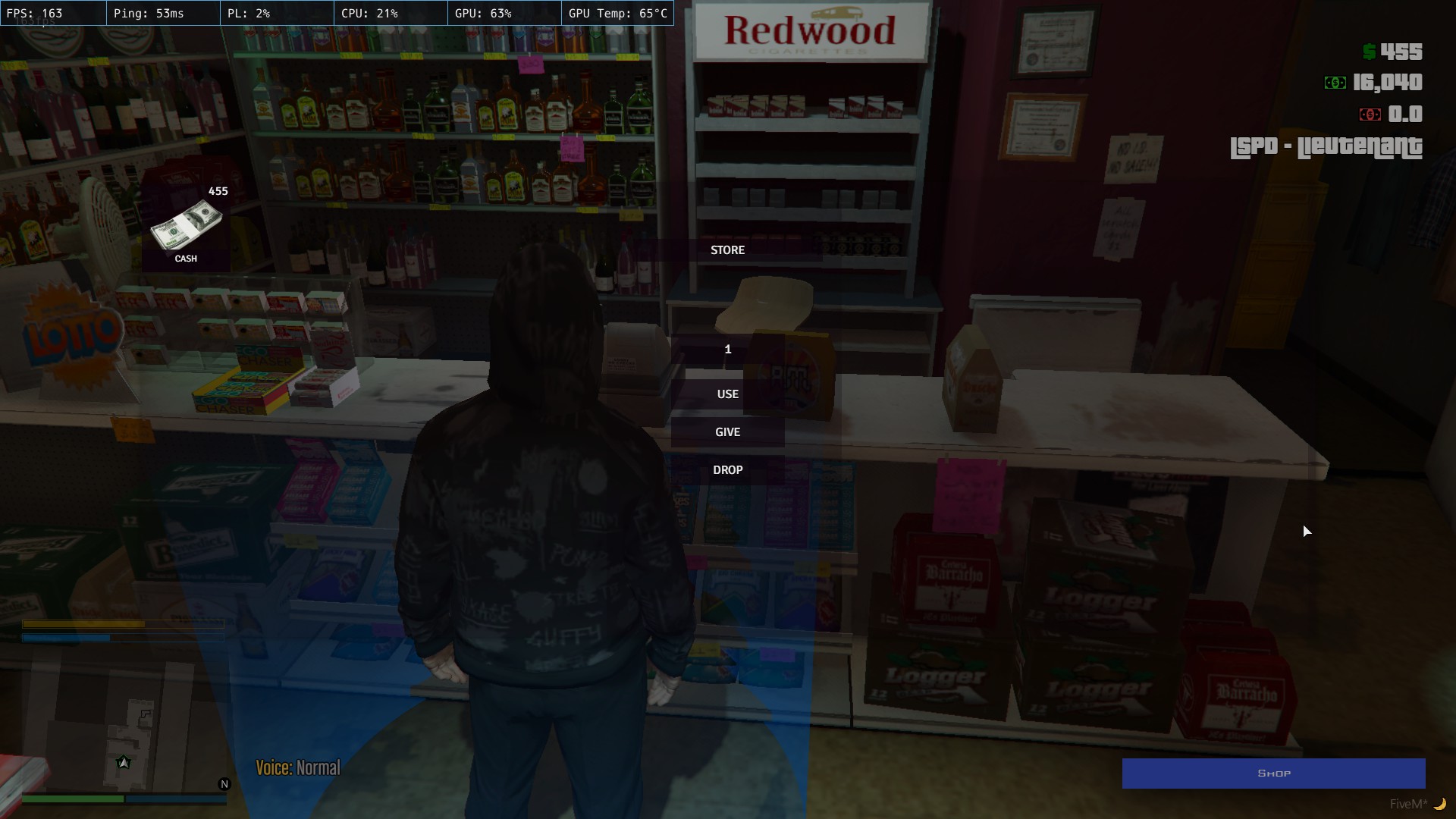Click the LSPD - Lieutenant job label
Screen dimensions: 1456x819
pyautogui.click(x=1327, y=149)
